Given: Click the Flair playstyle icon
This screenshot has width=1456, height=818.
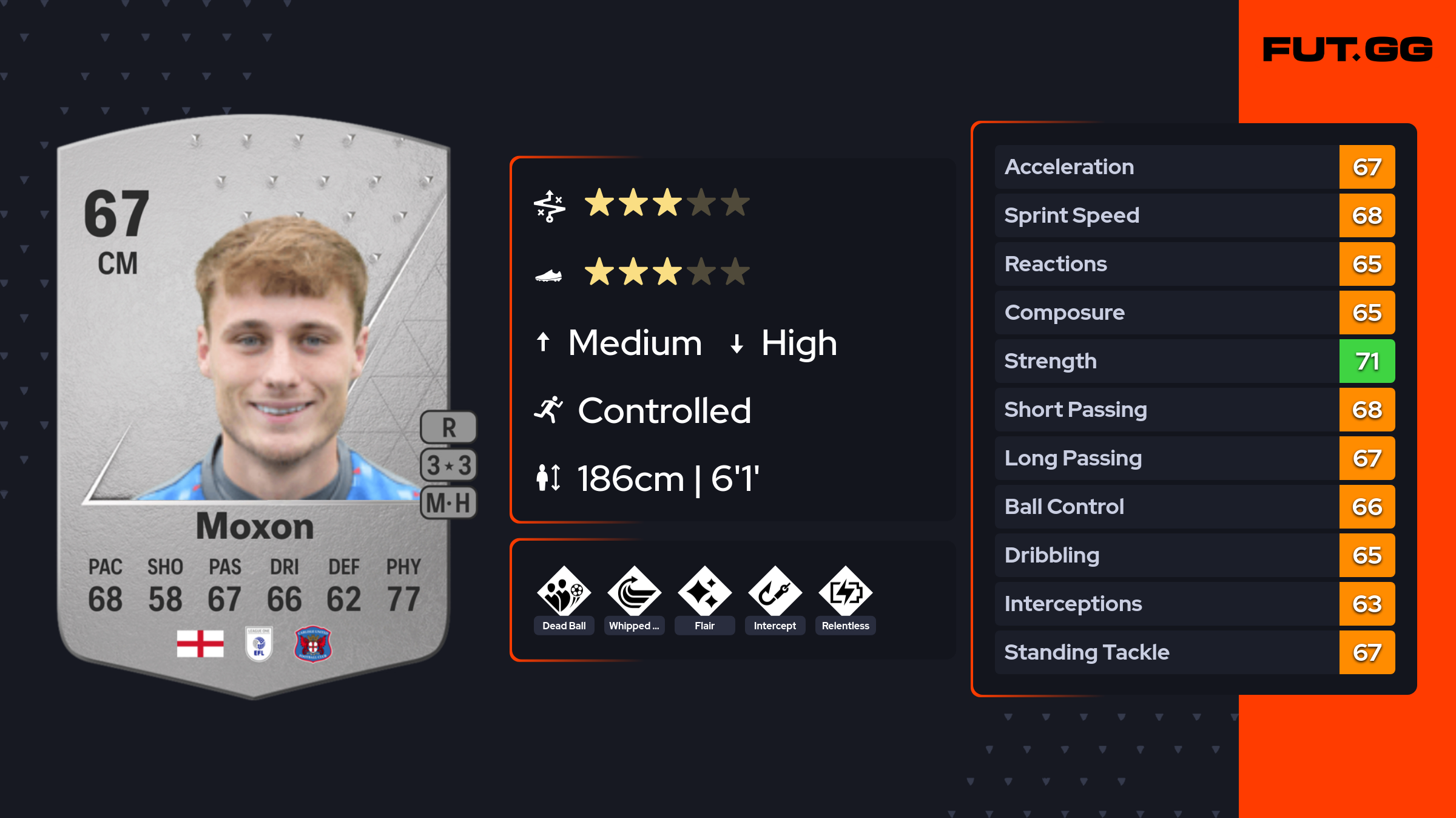Looking at the screenshot, I should pos(704,592).
